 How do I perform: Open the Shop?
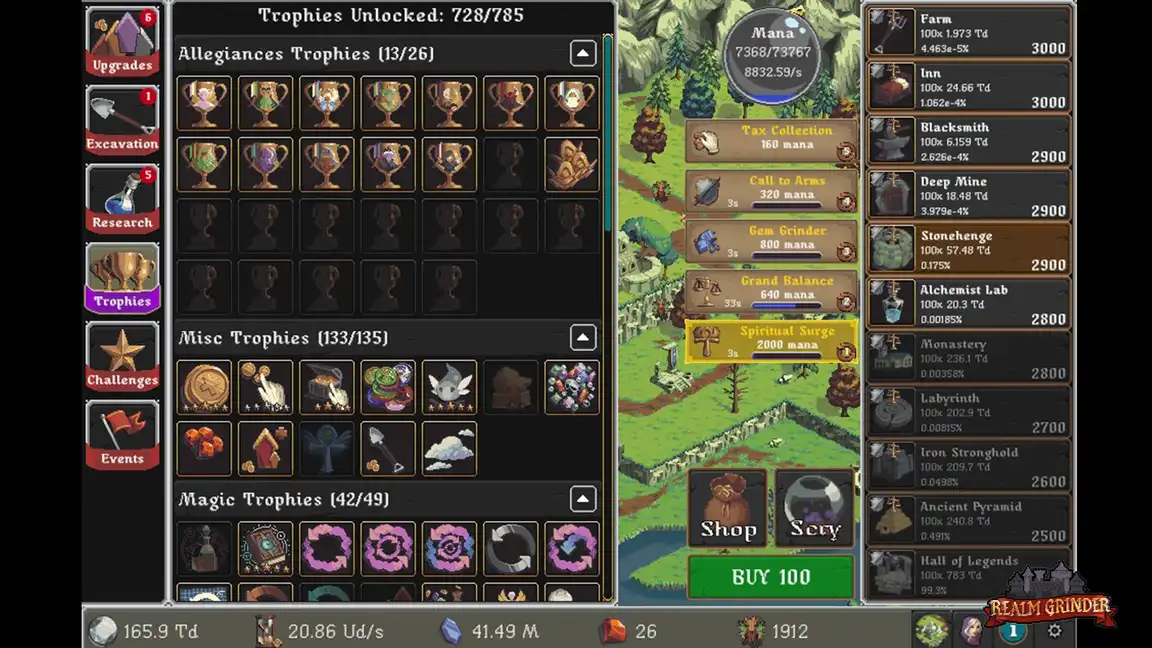(727, 509)
